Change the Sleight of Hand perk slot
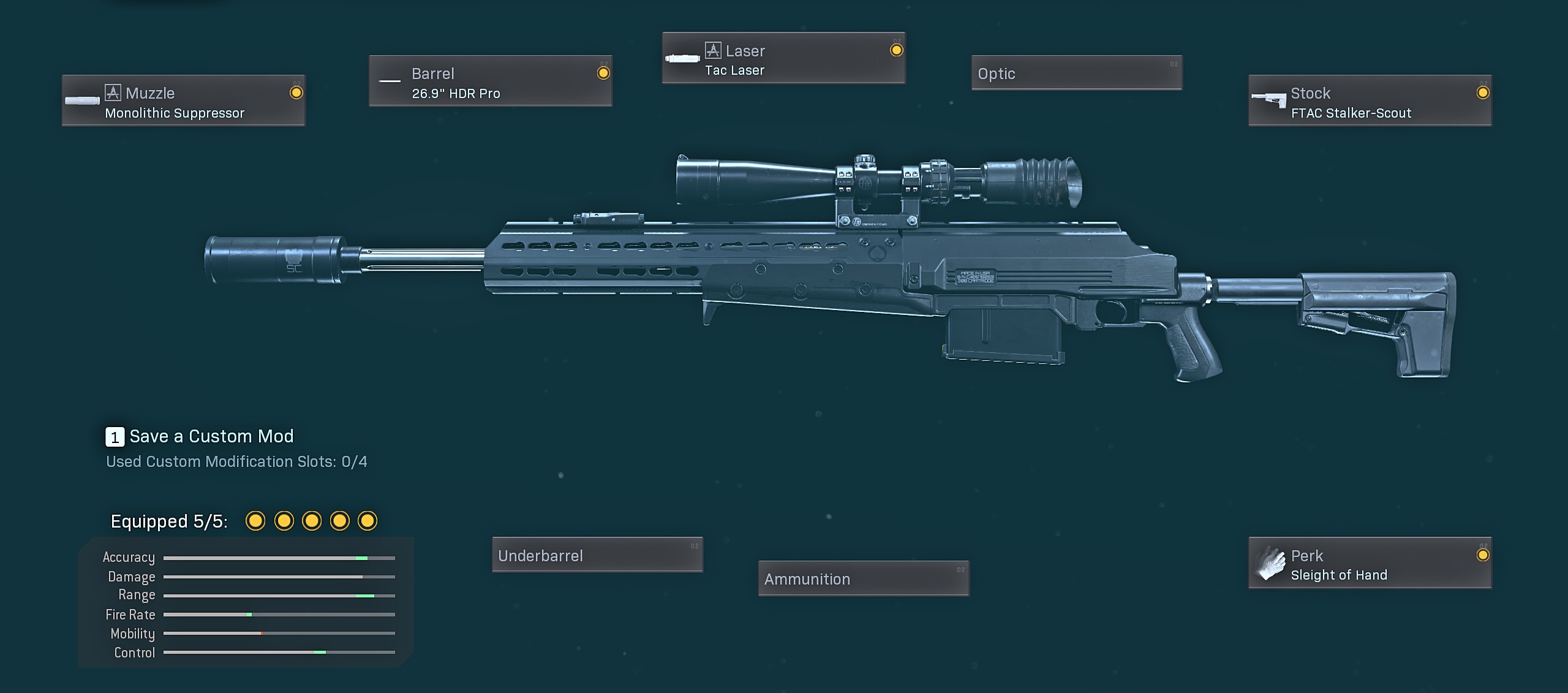 pyautogui.click(x=1370, y=564)
